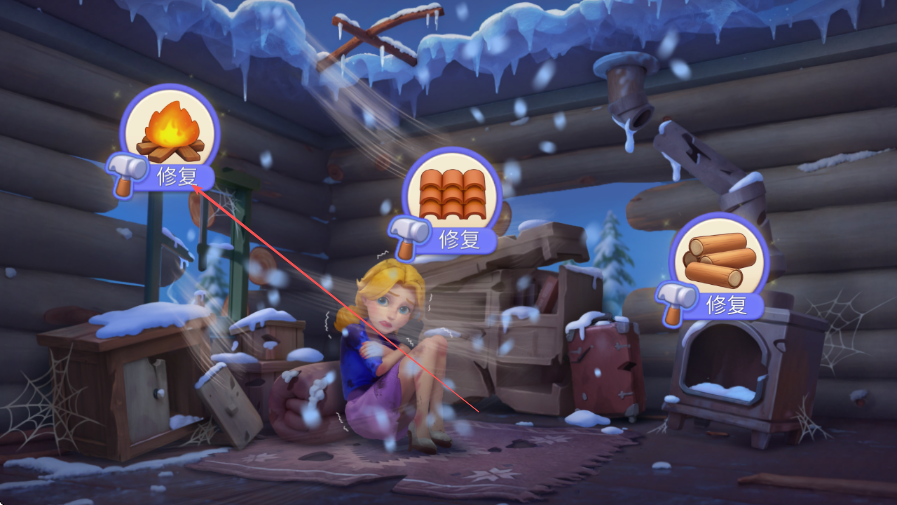Choose the roof tiles repair bubble

coord(452,197)
